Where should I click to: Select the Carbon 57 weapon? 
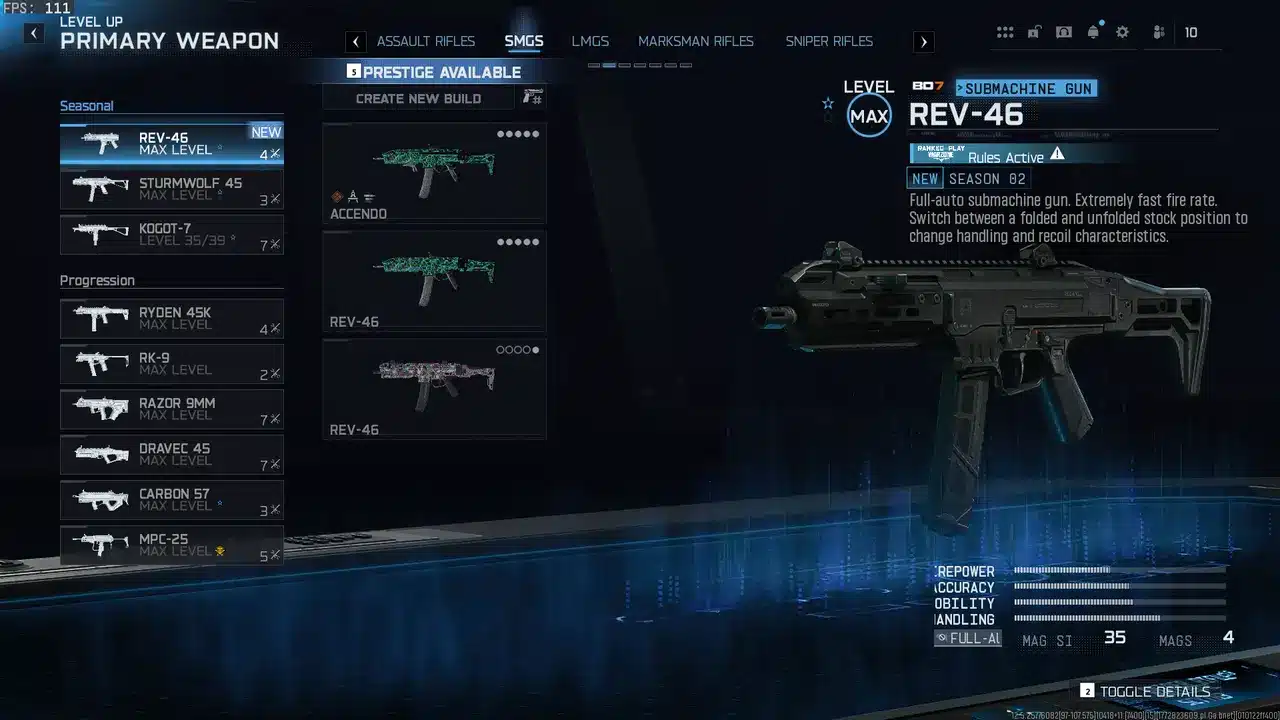pos(171,500)
